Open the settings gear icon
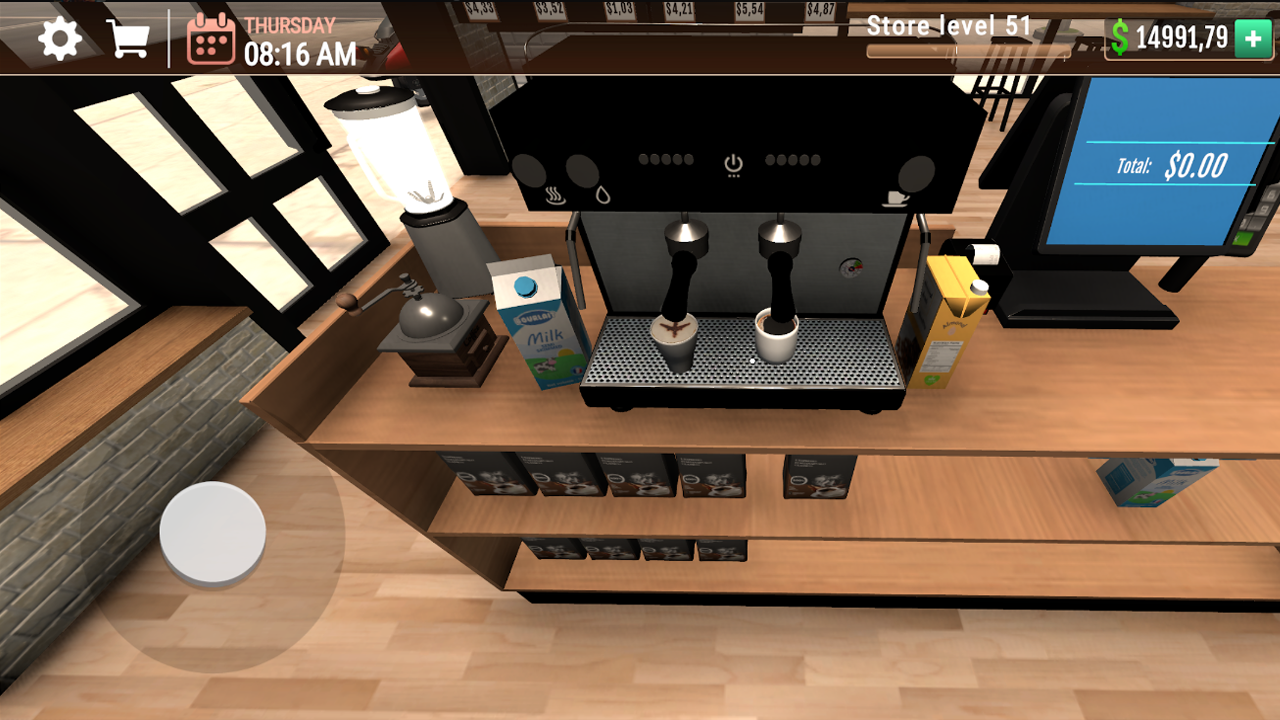1280x720 pixels. pyautogui.click(x=60, y=39)
